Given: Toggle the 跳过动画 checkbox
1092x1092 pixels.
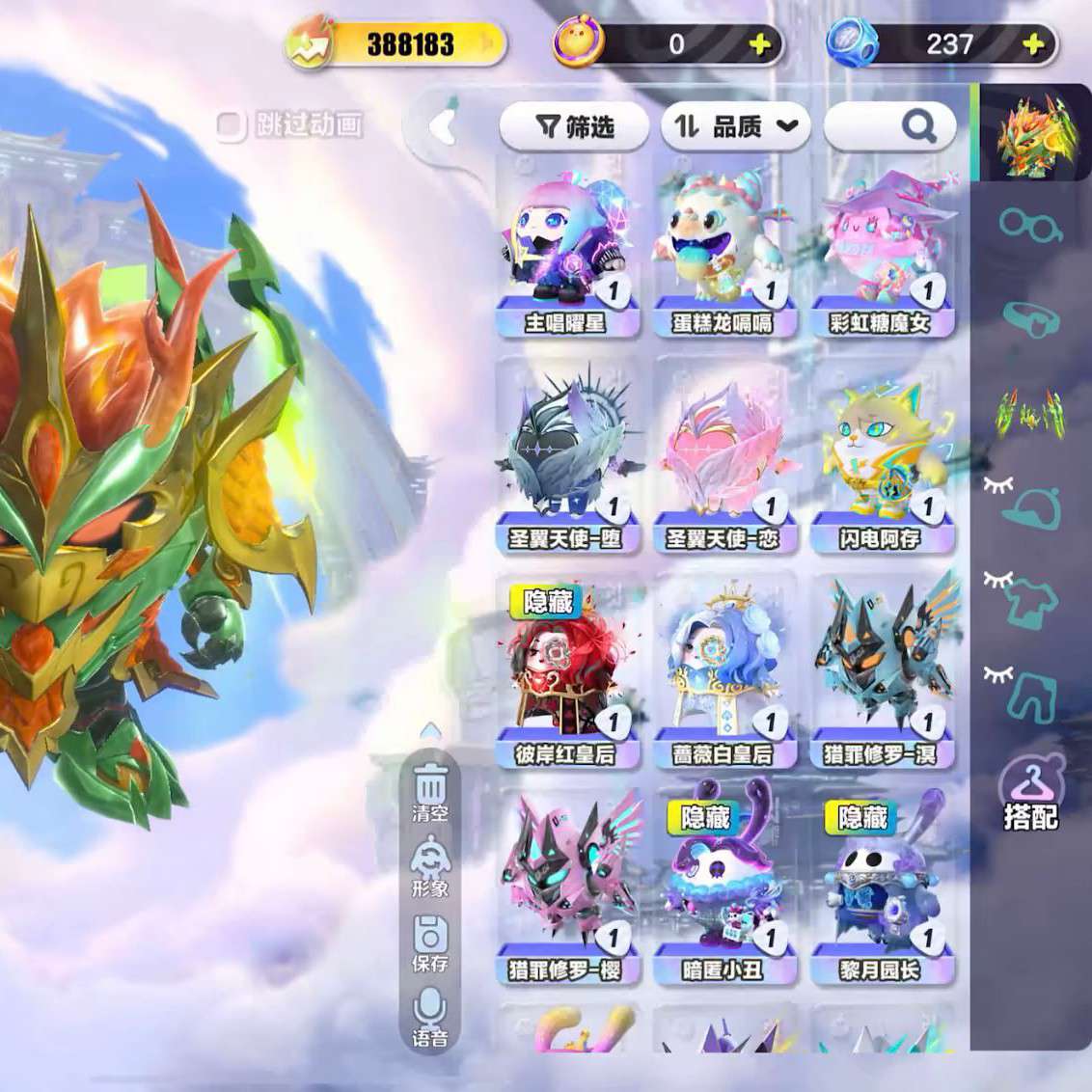Looking at the screenshot, I should (x=232, y=125).
